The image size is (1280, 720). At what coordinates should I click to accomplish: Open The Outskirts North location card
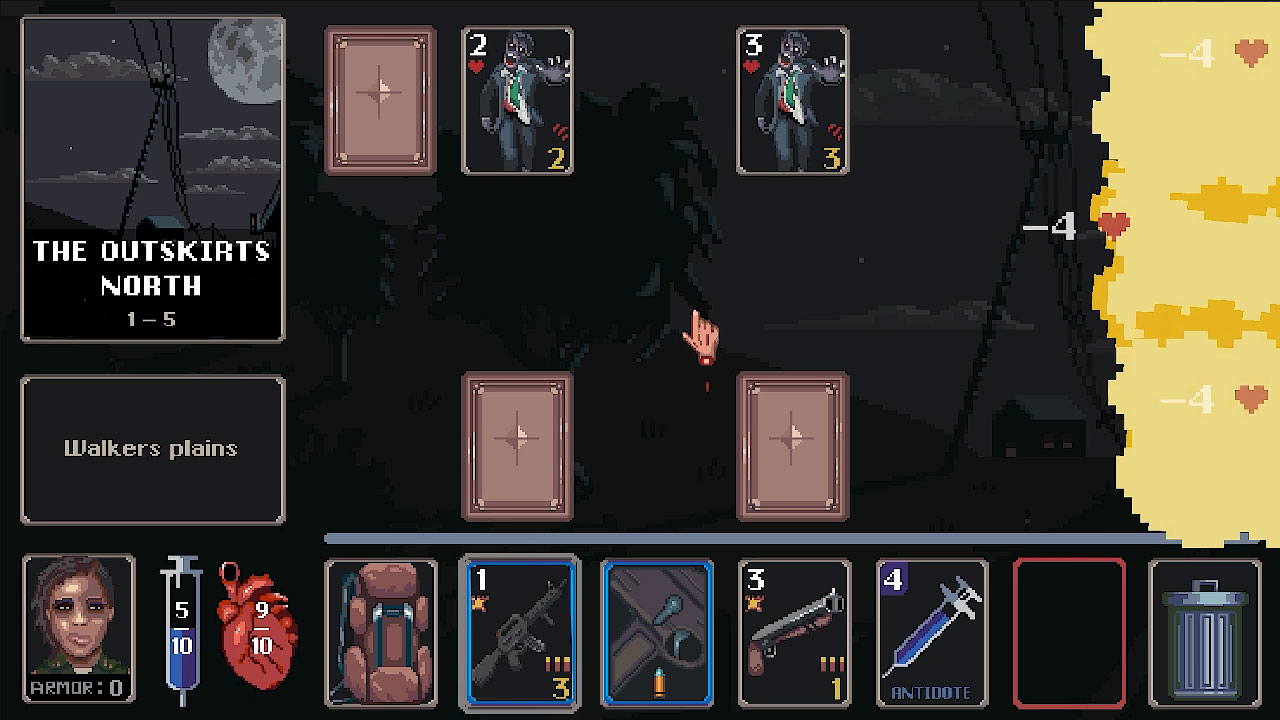152,180
